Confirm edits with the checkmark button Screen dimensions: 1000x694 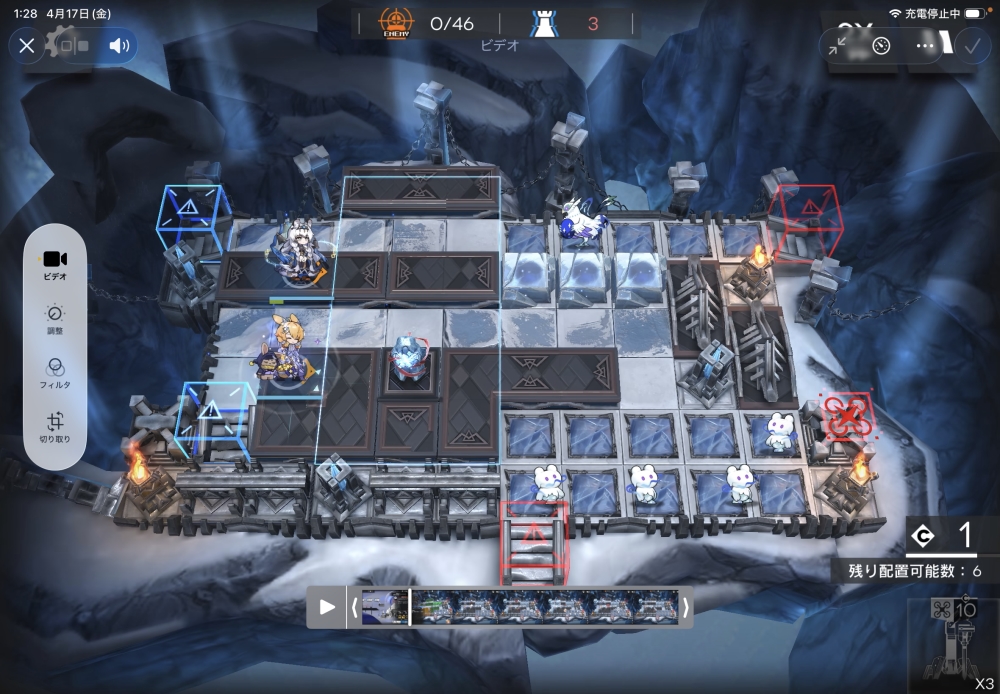pos(971,46)
